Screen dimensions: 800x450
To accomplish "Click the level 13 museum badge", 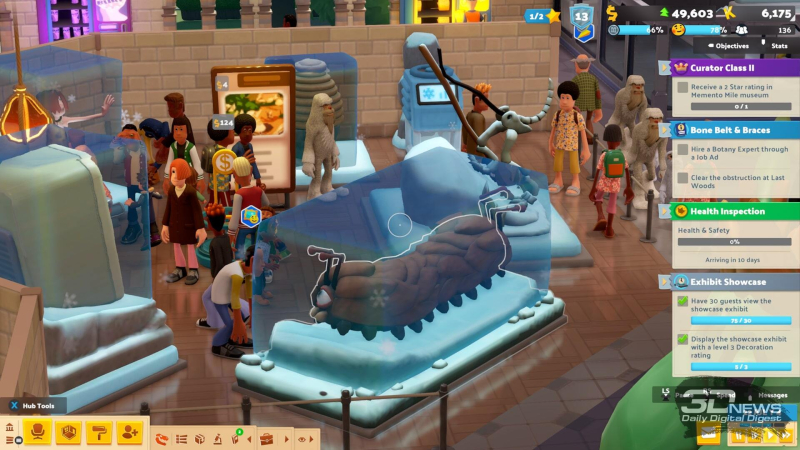I will (x=582, y=18).
